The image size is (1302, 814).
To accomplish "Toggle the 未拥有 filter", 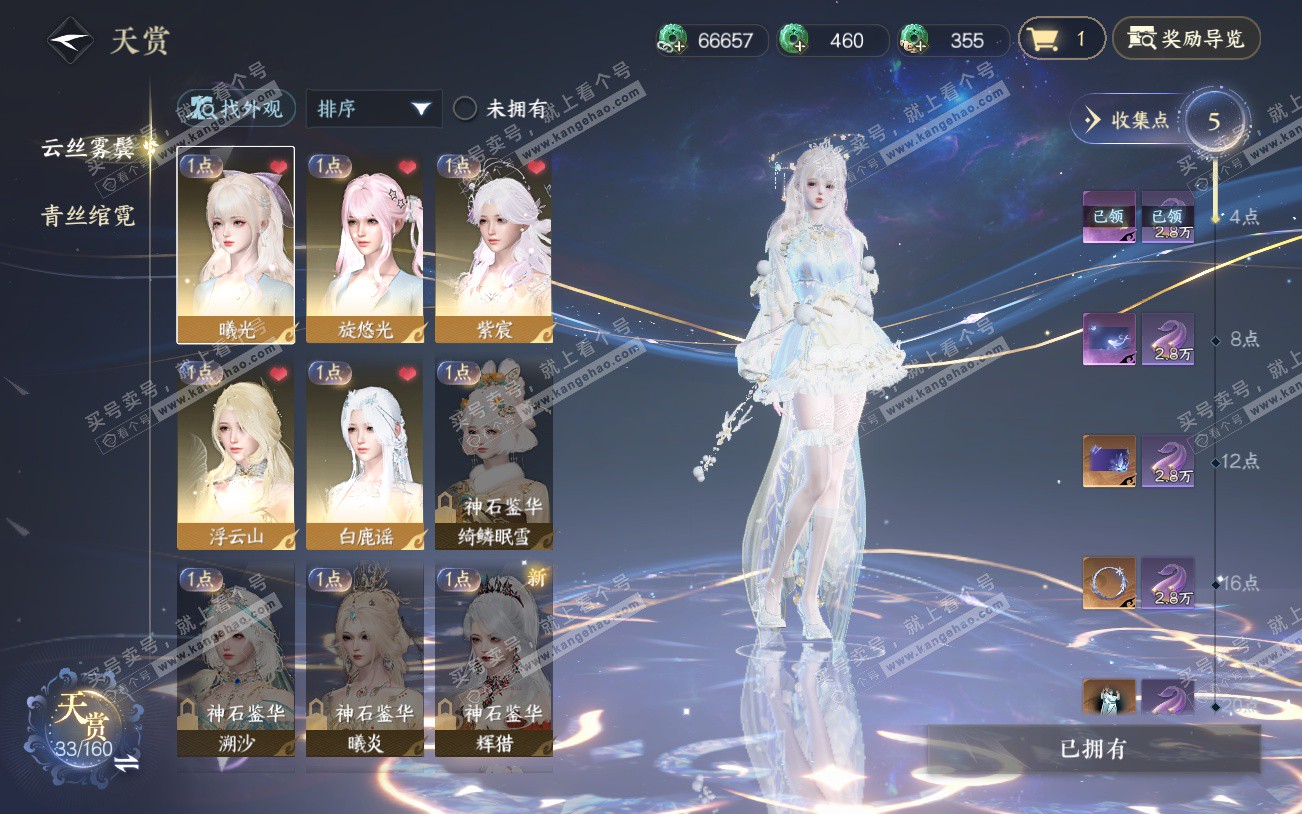I will (x=465, y=108).
